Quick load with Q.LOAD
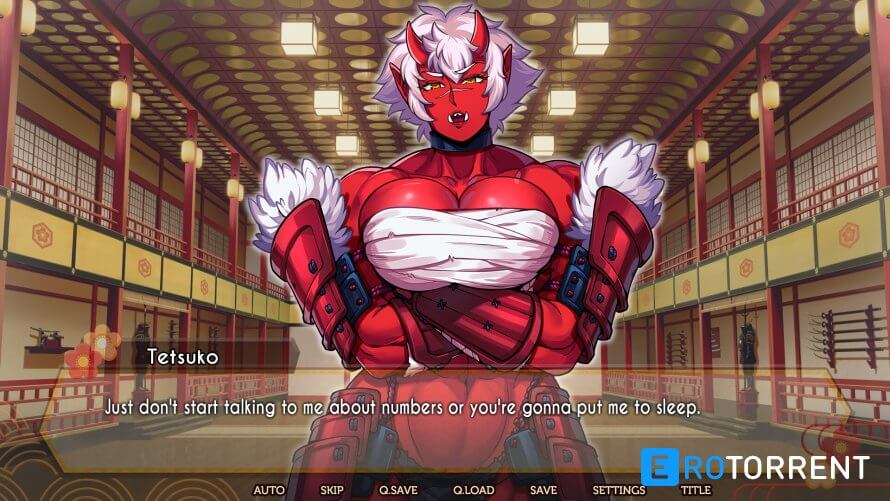 pyautogui.click(x=473, y=490)
